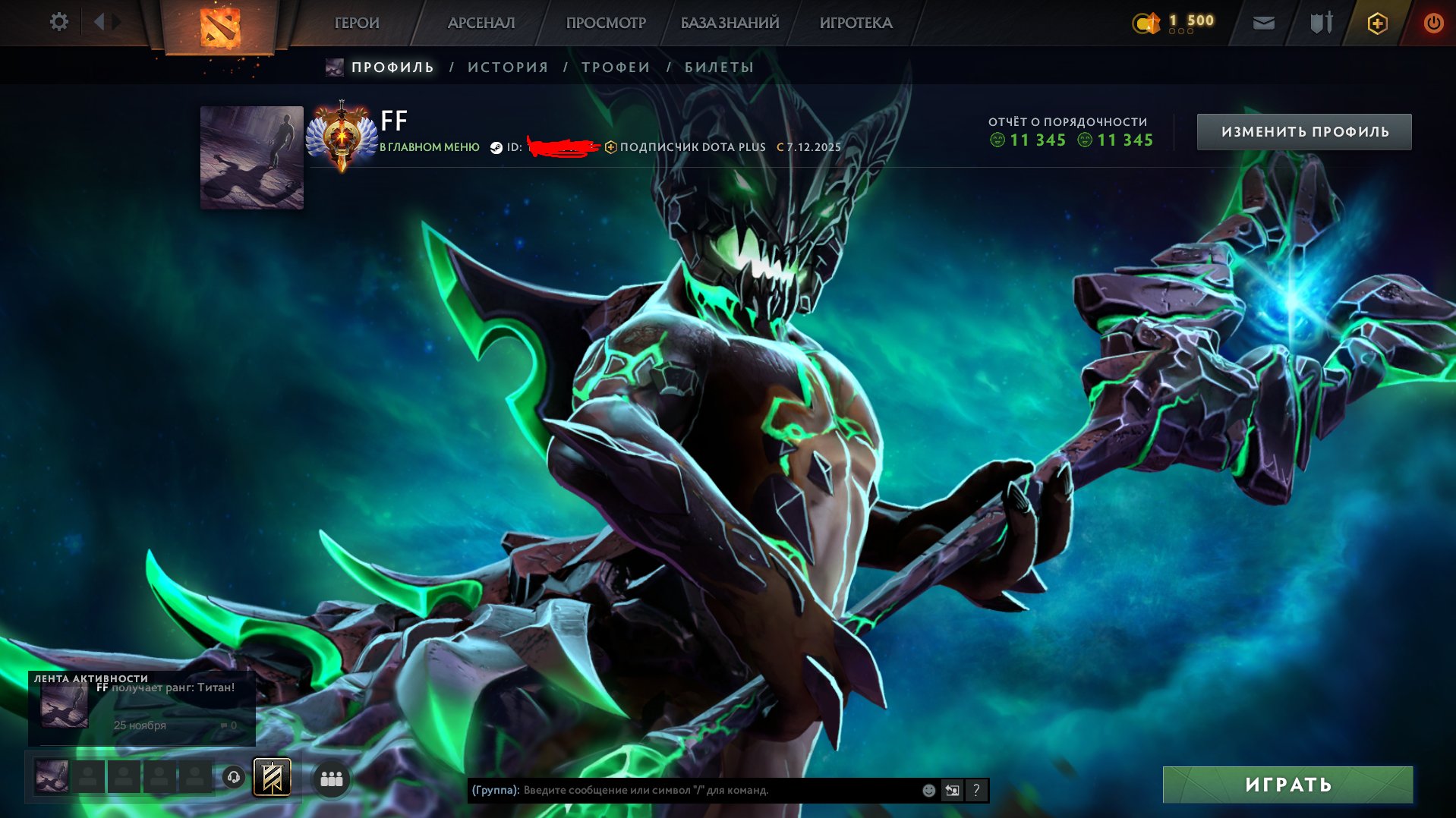
Task: Expand shards balance showing 1 500
Action: (x=1175, y=22)
